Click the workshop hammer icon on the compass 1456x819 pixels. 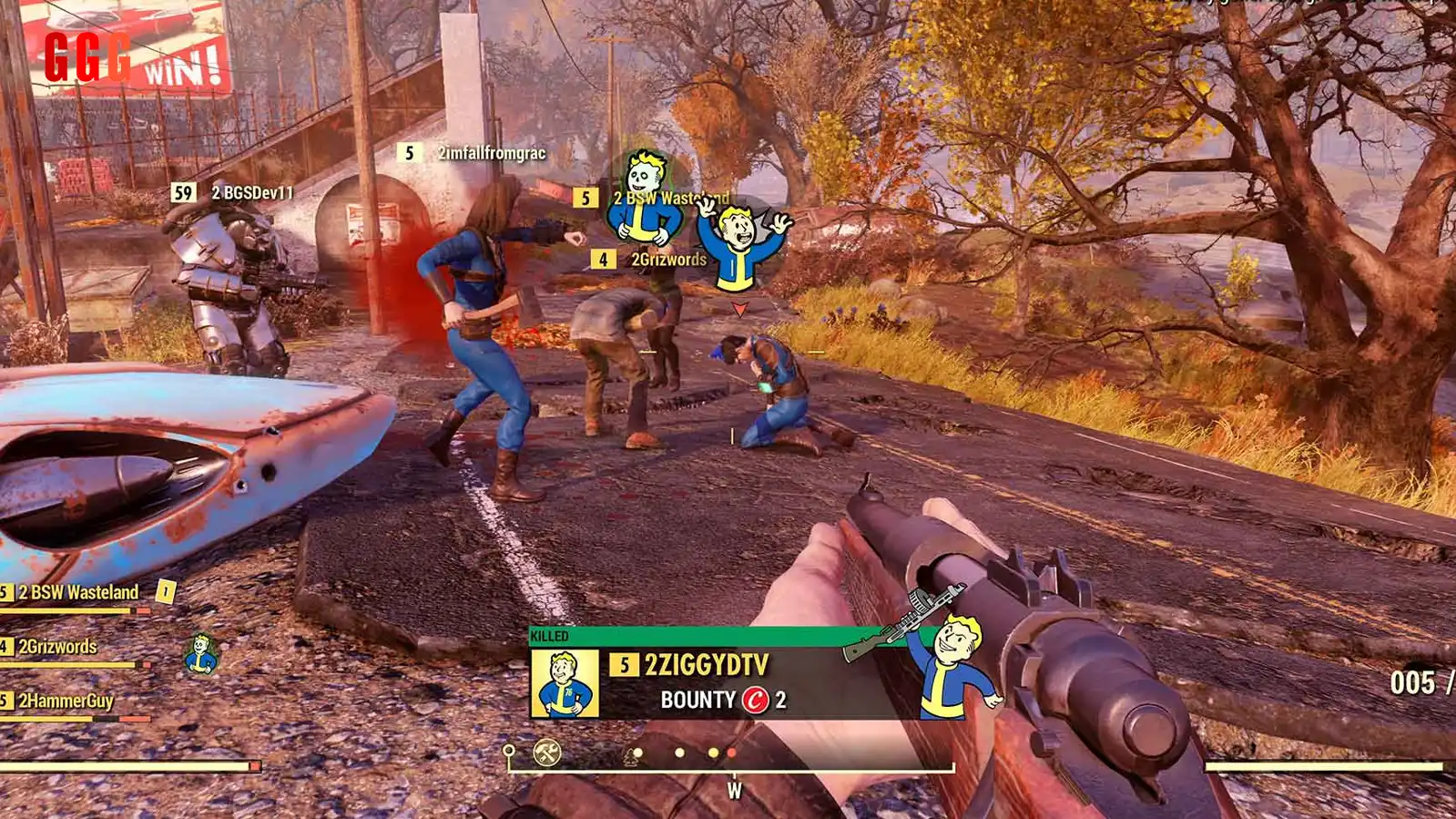point(546,752)
